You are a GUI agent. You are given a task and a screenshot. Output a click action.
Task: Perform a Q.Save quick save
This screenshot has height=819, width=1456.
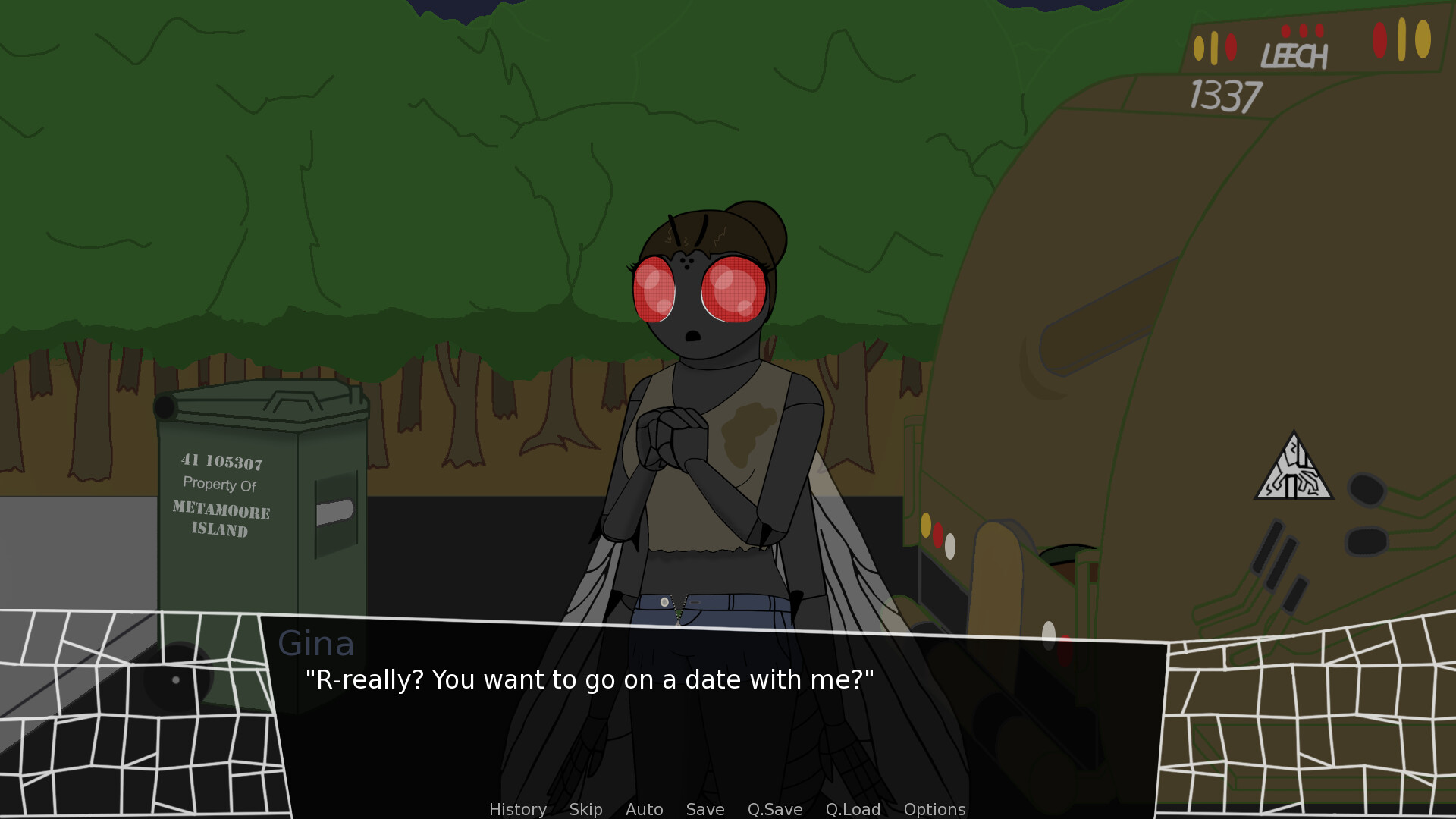pos(774,809)
